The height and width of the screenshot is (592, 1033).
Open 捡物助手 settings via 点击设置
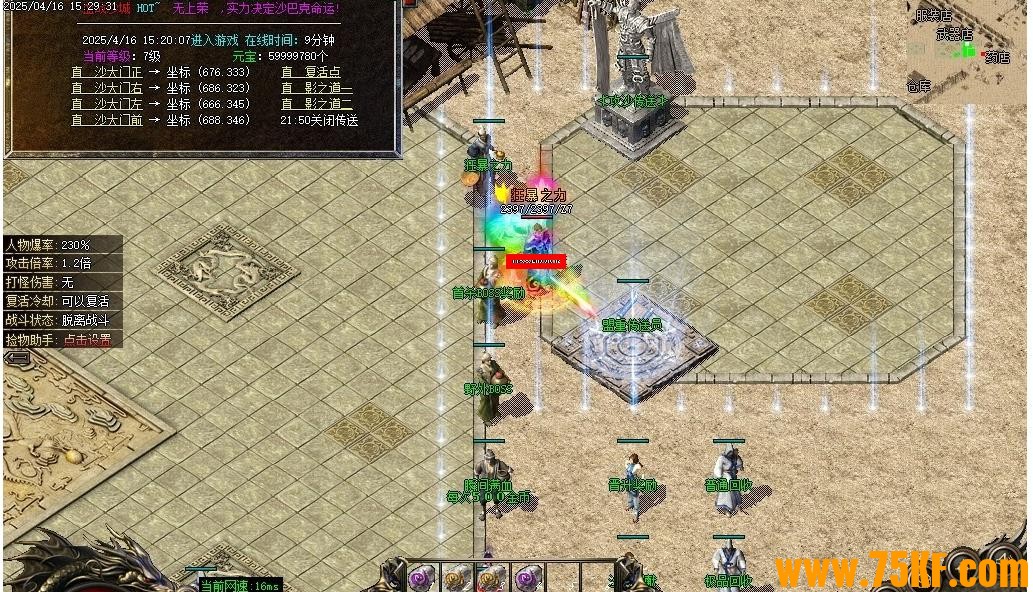[88, 340]
